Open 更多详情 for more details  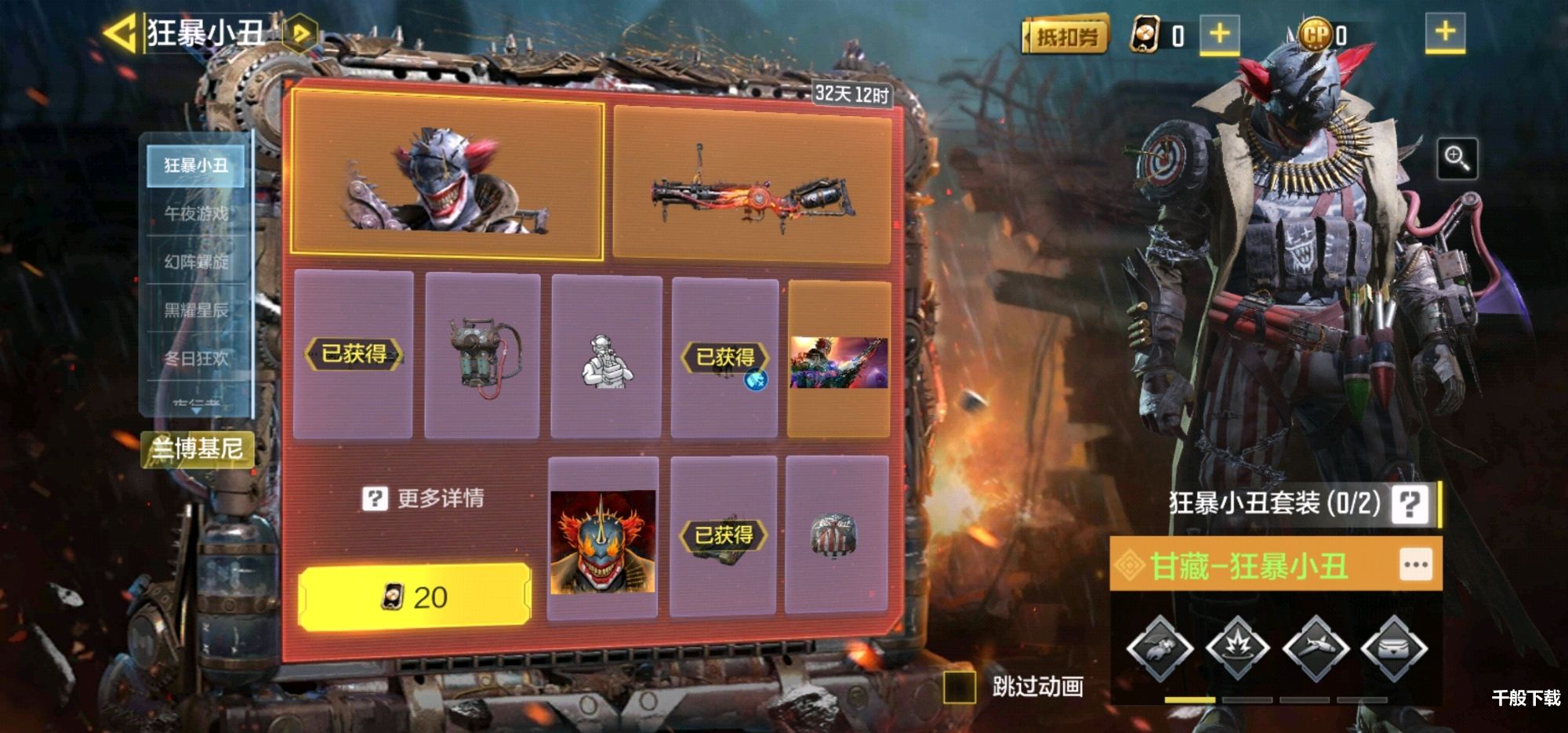[423, 498]
